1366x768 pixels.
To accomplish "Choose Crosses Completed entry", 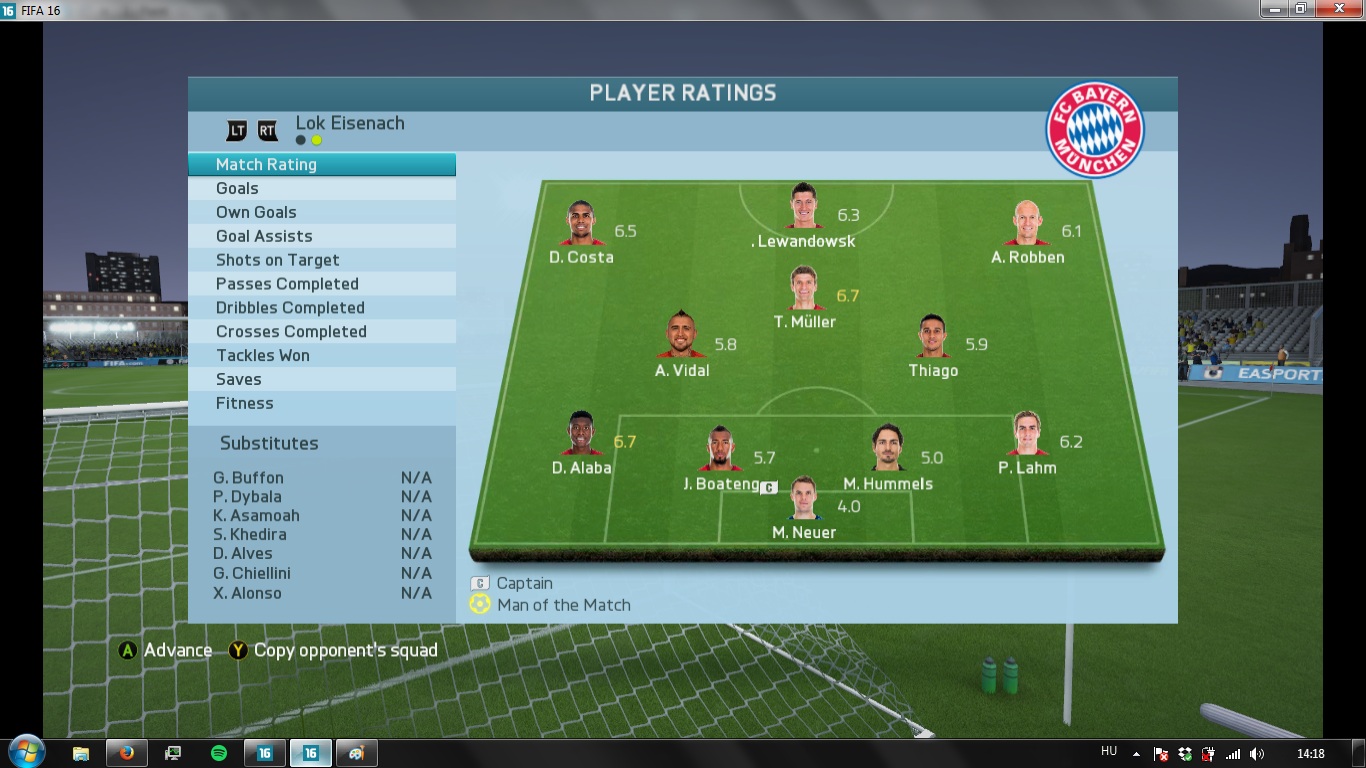I will [321, 332].
